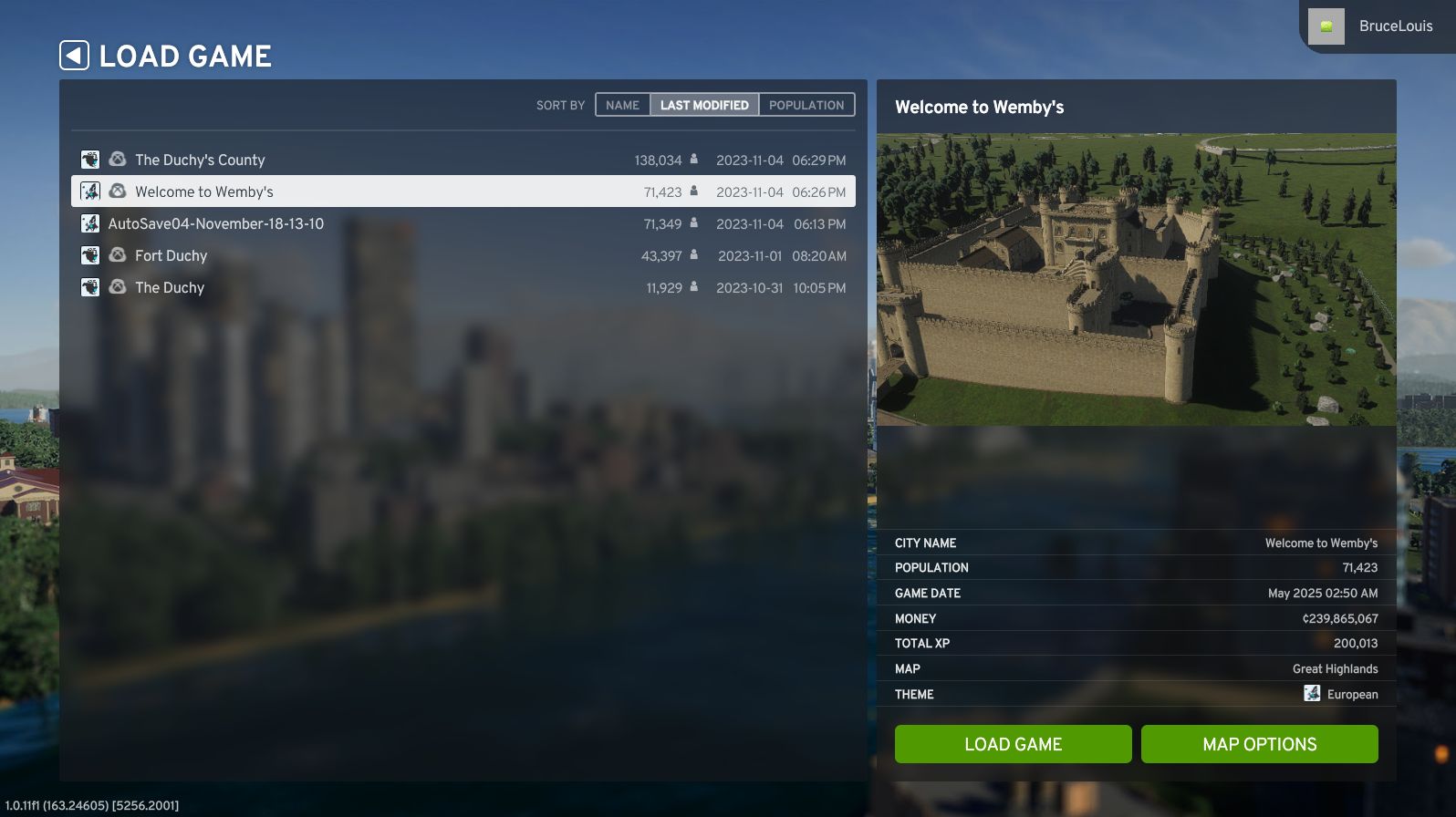Click the European theme icon in the THEME row

(1312, 694)
